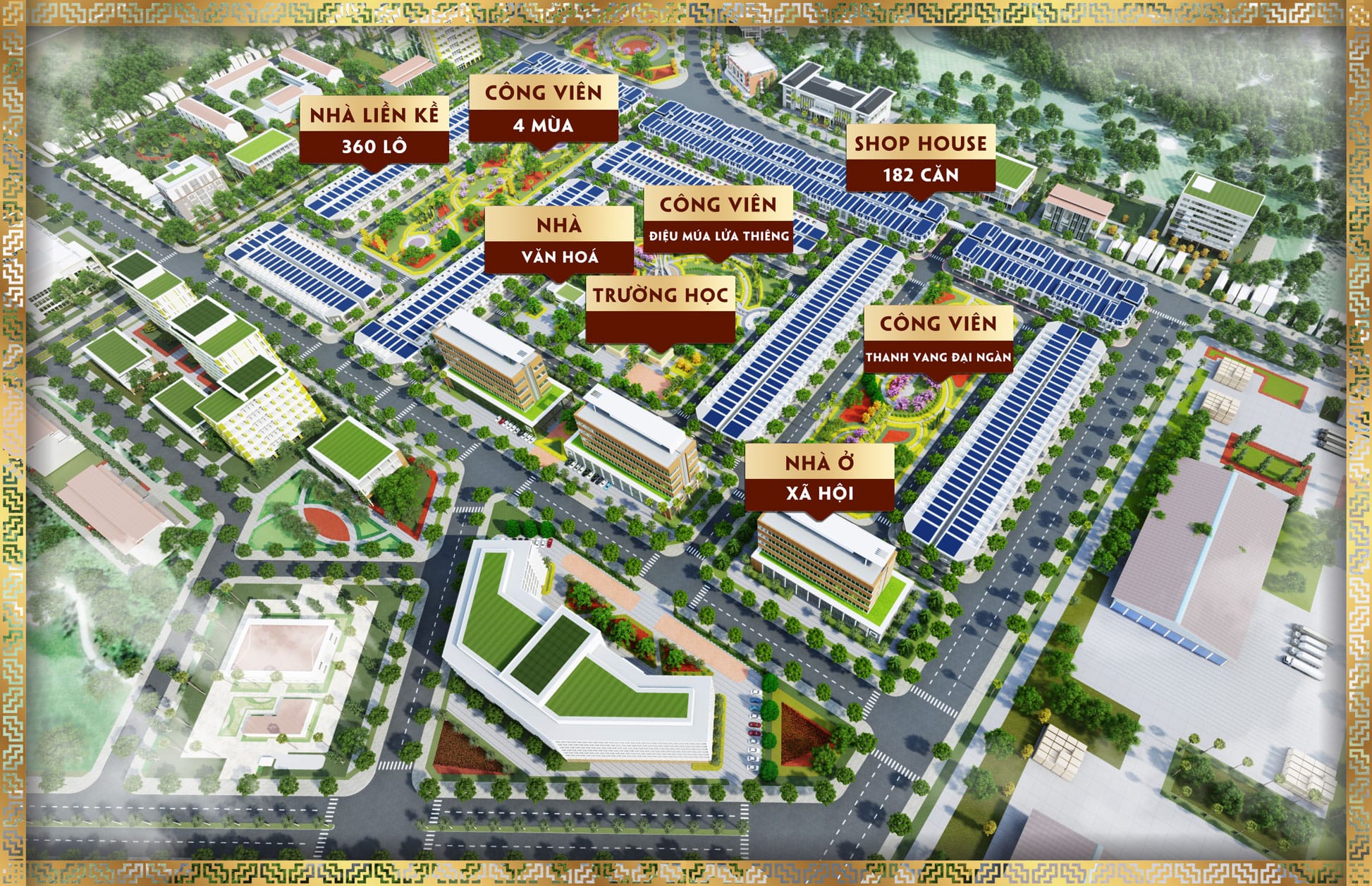
Task: Select the Nhà Ở Xã Hội marker
Action: 820,478
